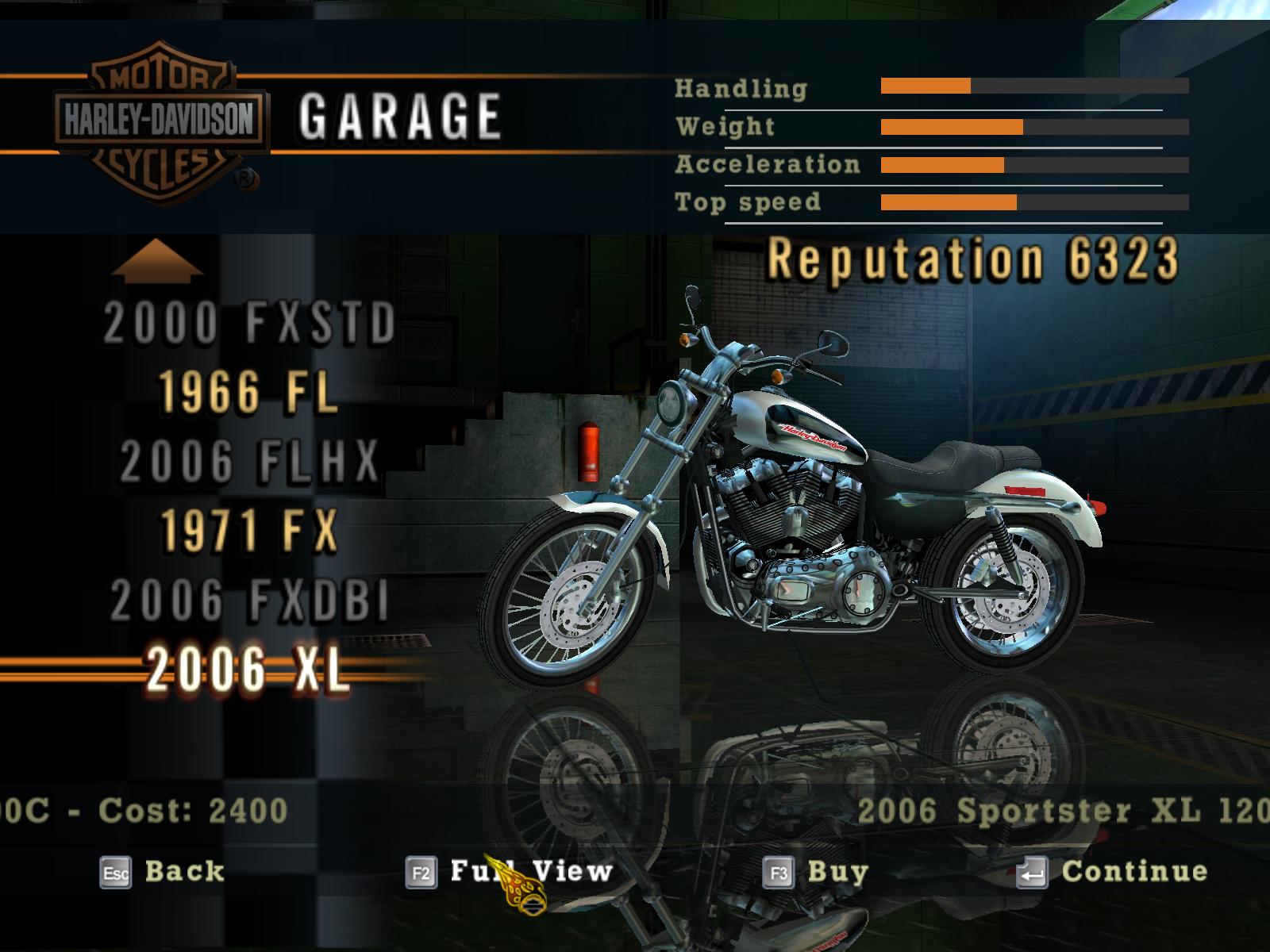Select the 2000 FXSTD bike
This screenshot has width=1270, height=952.
pyautogui.click(x=249, y=323)
